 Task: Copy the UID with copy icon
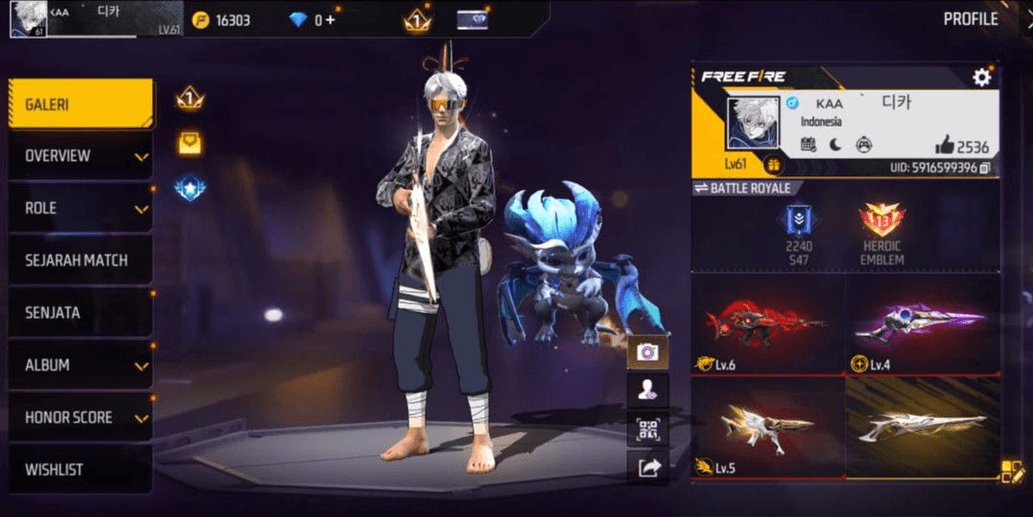(986, 168)
